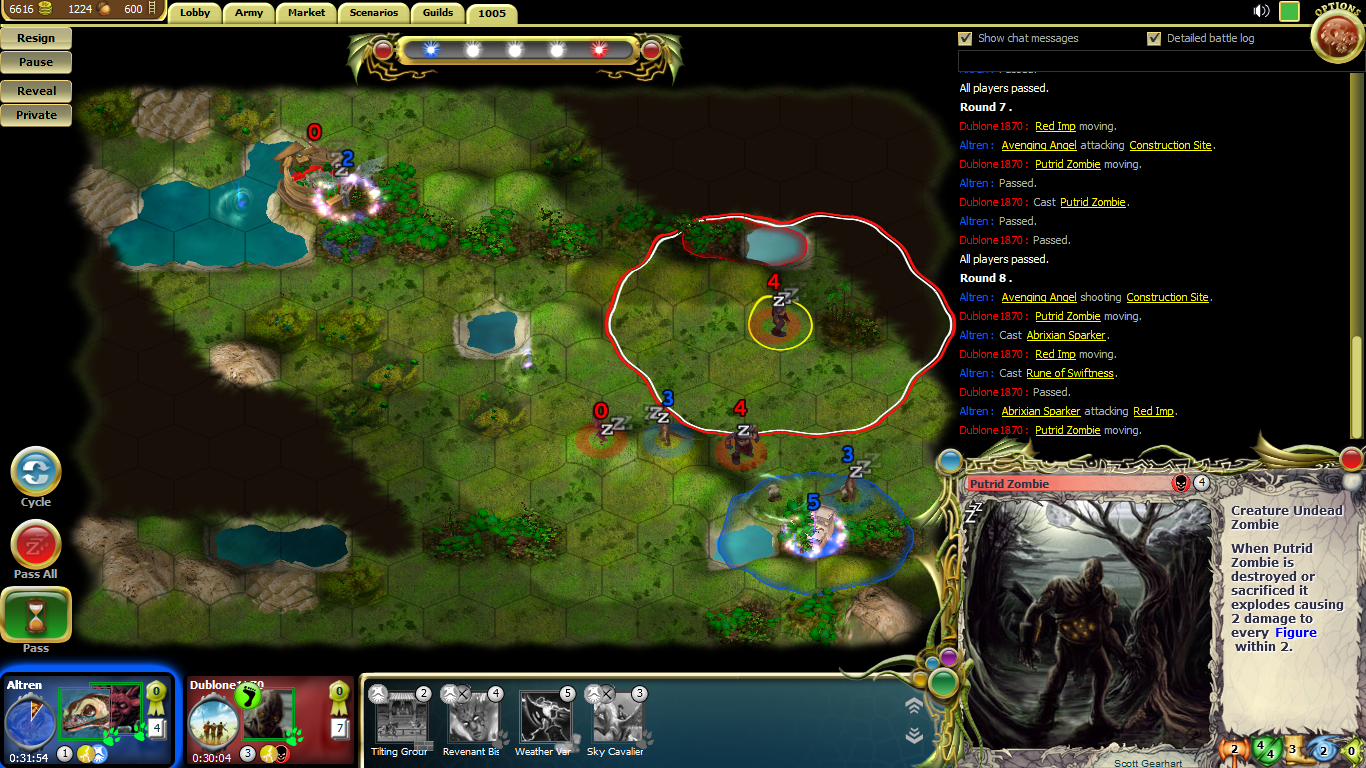Pick the Weather Vane card in hand
This screenshot has width=1366, height=768.
coord(545,718)
